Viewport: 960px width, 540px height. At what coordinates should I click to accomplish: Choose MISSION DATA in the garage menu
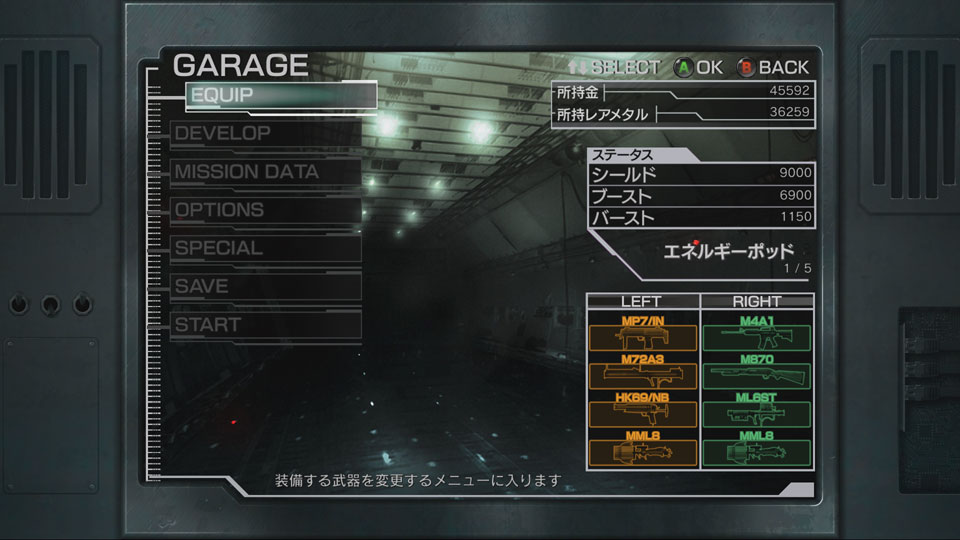coord(265,172)
